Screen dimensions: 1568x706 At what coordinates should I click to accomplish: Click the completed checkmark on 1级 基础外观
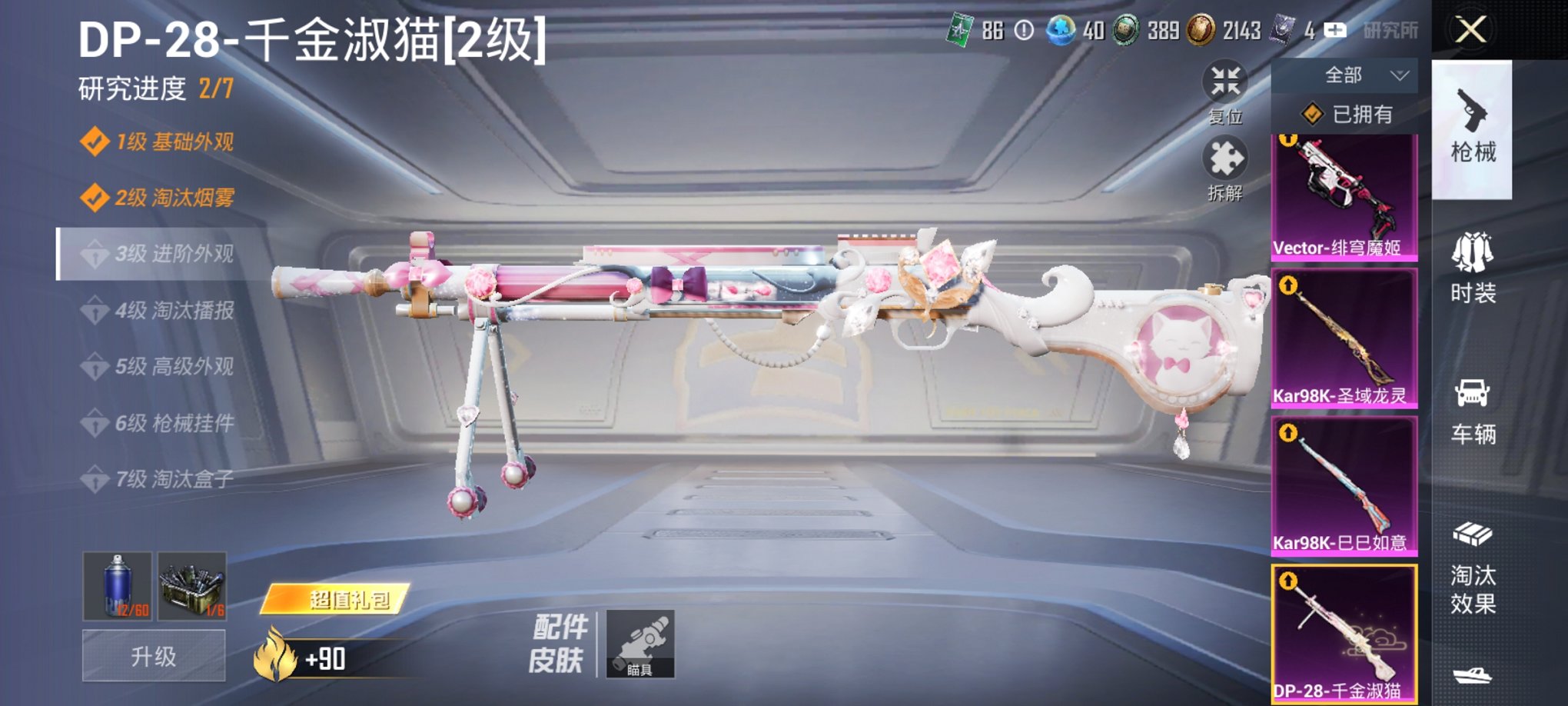95,142
